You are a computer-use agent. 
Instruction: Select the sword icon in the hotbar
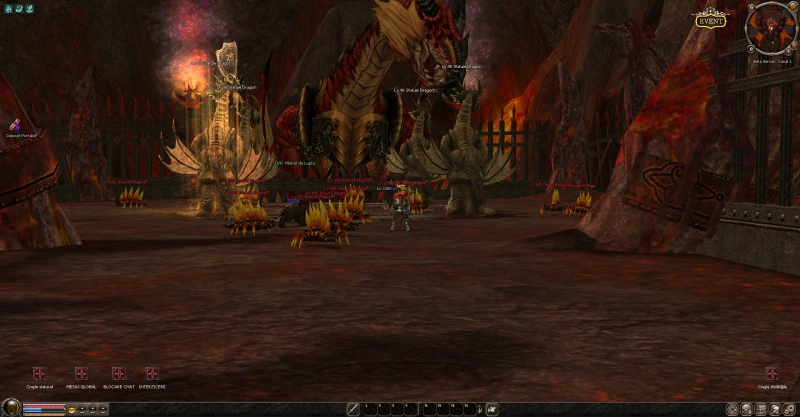pos(353,409)
